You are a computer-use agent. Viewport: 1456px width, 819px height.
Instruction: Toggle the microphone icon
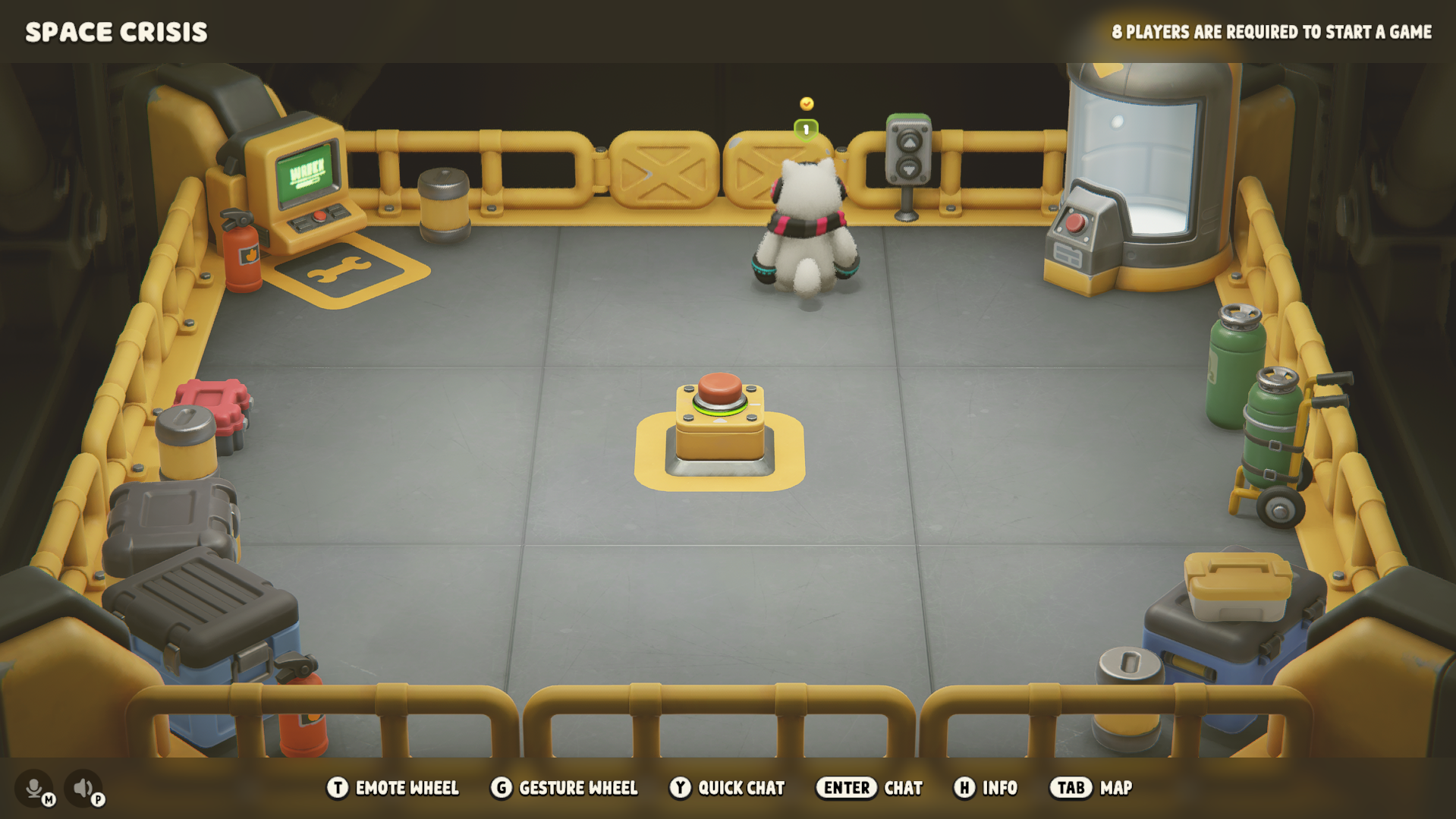coord(34,788)
